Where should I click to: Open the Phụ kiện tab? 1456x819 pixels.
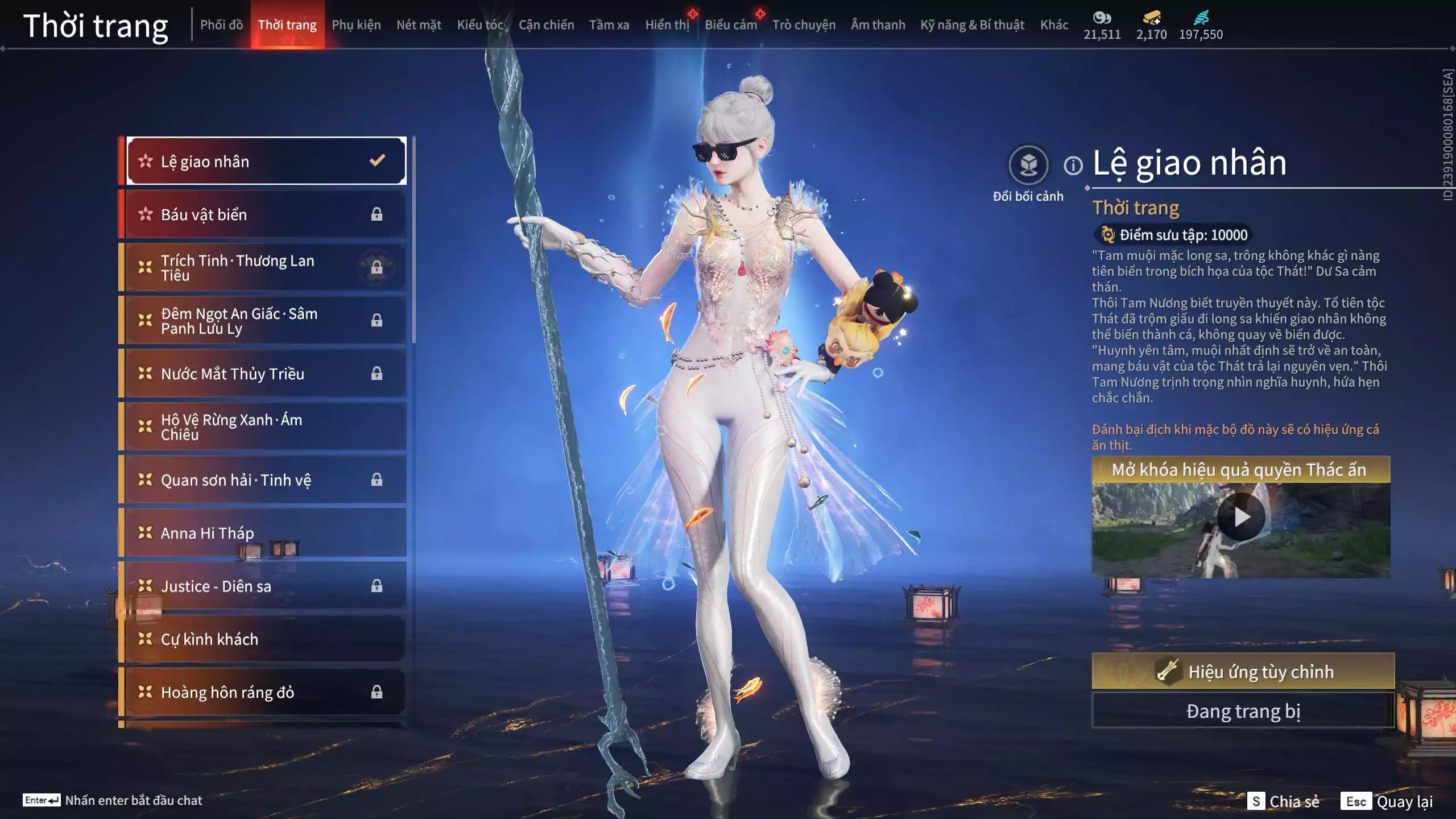click(x=356, y=25)
